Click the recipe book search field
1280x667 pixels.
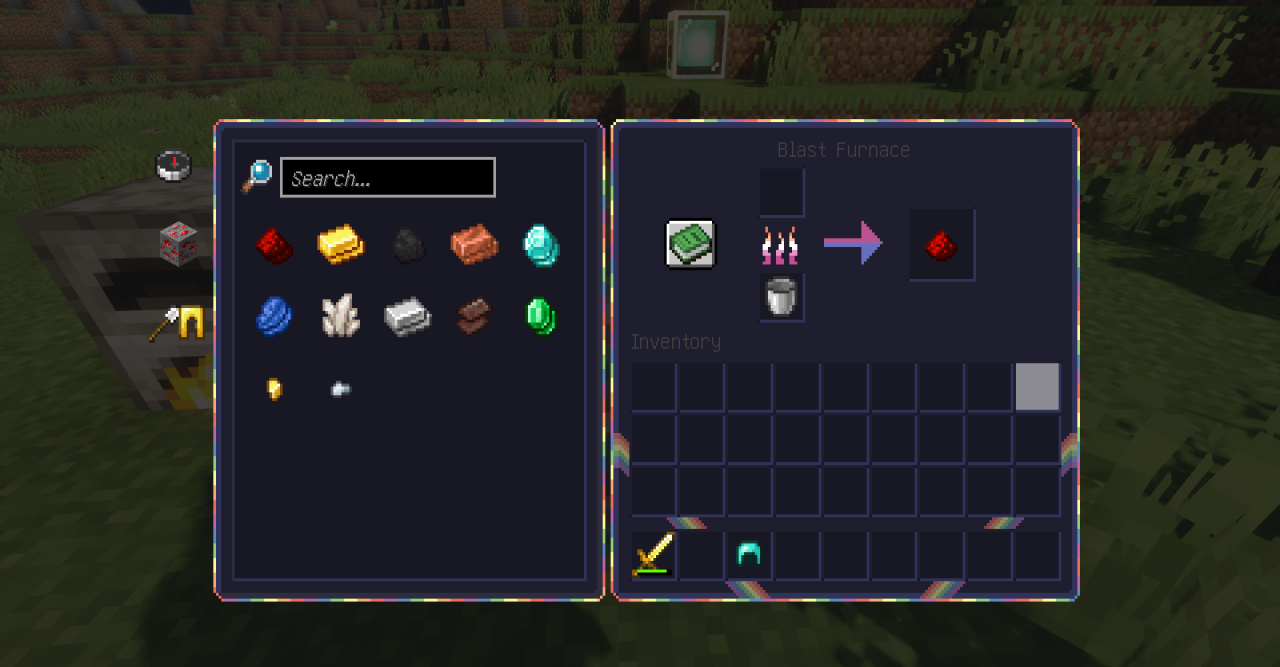(x=388, y=178)
